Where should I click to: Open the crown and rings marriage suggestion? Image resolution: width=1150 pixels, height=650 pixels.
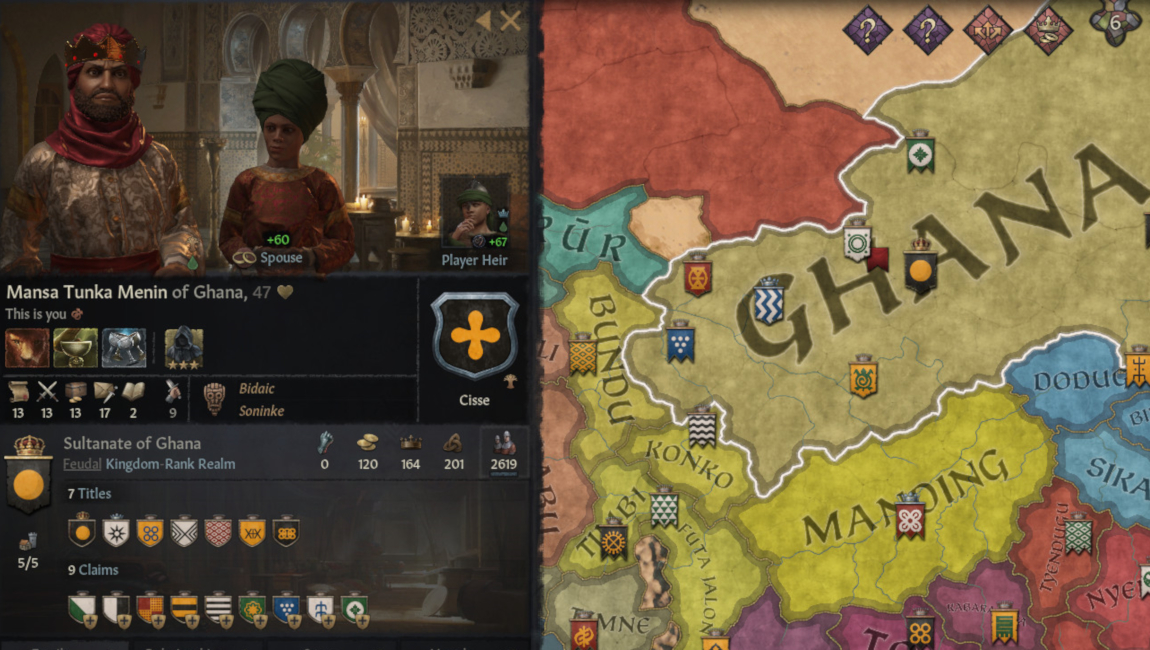(x=1049, y=29)
